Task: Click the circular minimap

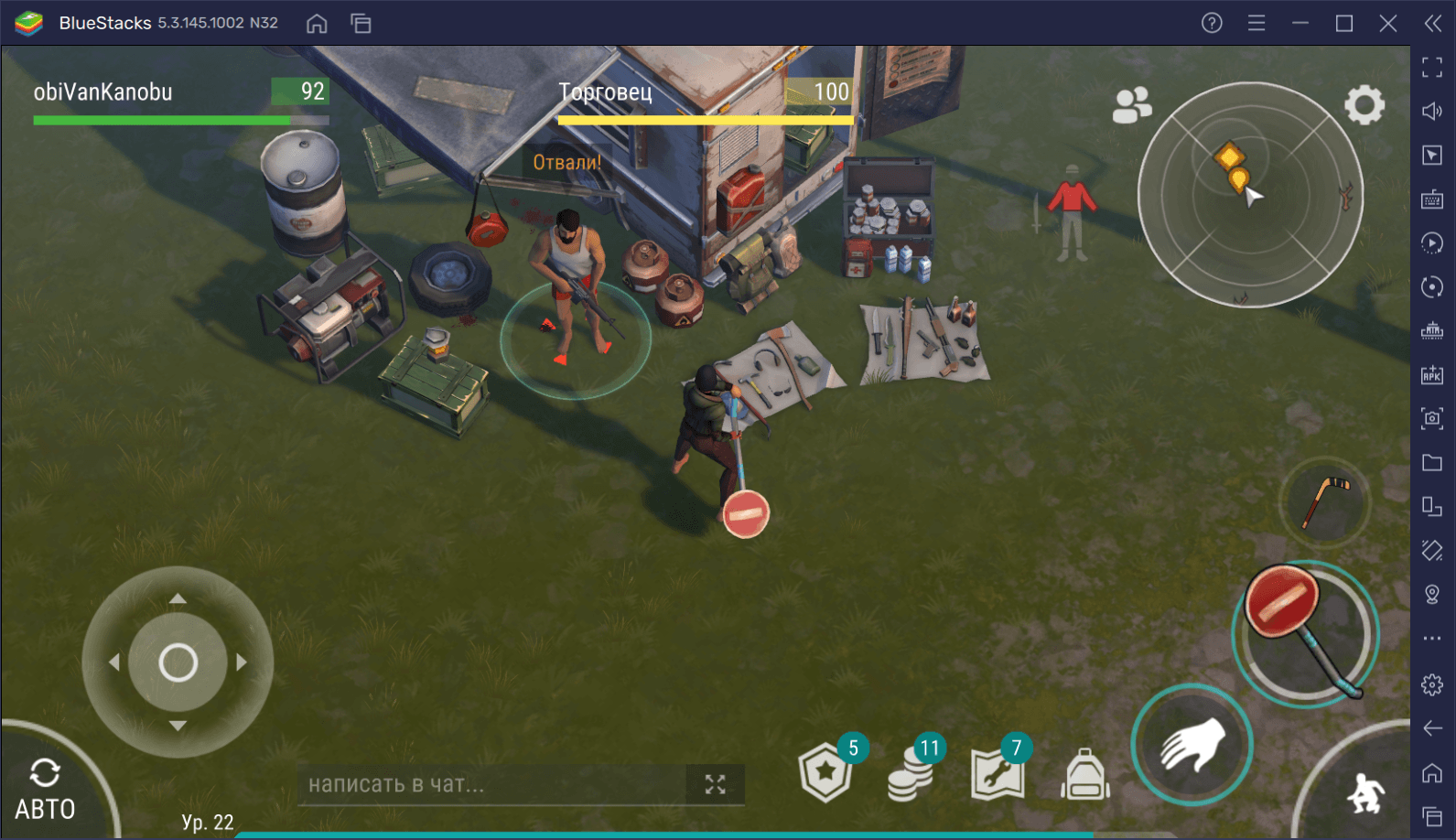Action: click(1250, 195)
